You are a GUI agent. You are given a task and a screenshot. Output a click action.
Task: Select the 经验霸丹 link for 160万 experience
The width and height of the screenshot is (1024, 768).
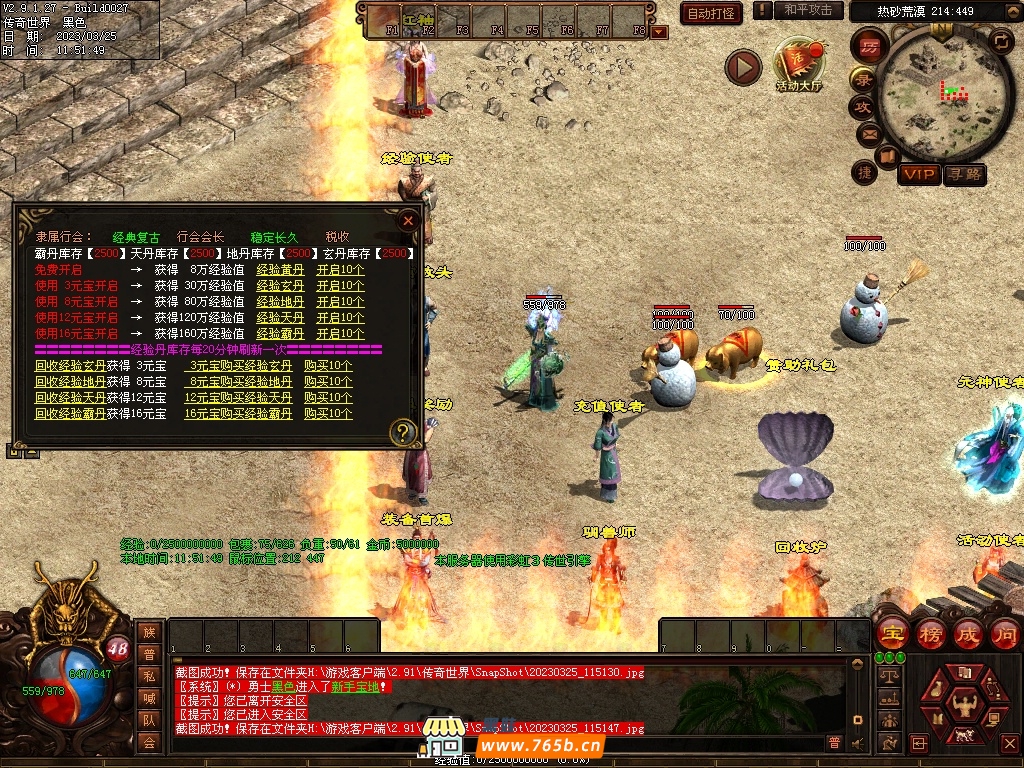(281, 334)
